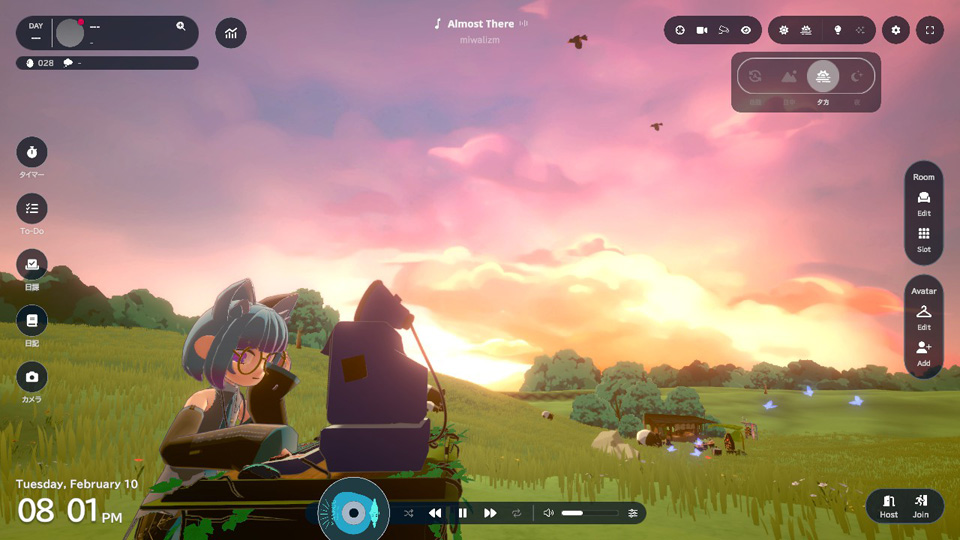Open Room Edit
Image resolution: width=960 pixels, height=540 pixels.
tap(924, 201)
